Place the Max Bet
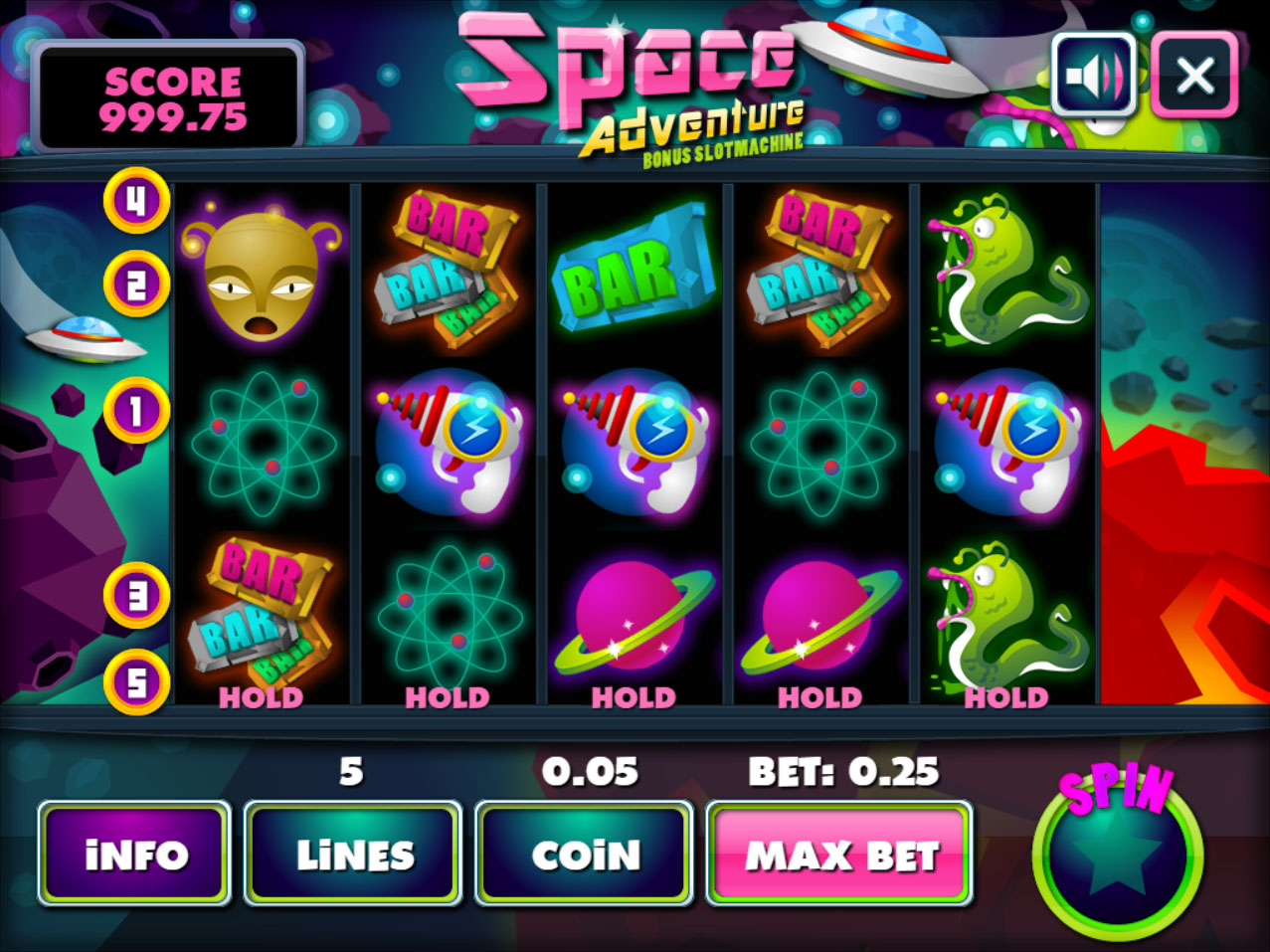This screenshot has width=1270, height=952. coord(839,854)
